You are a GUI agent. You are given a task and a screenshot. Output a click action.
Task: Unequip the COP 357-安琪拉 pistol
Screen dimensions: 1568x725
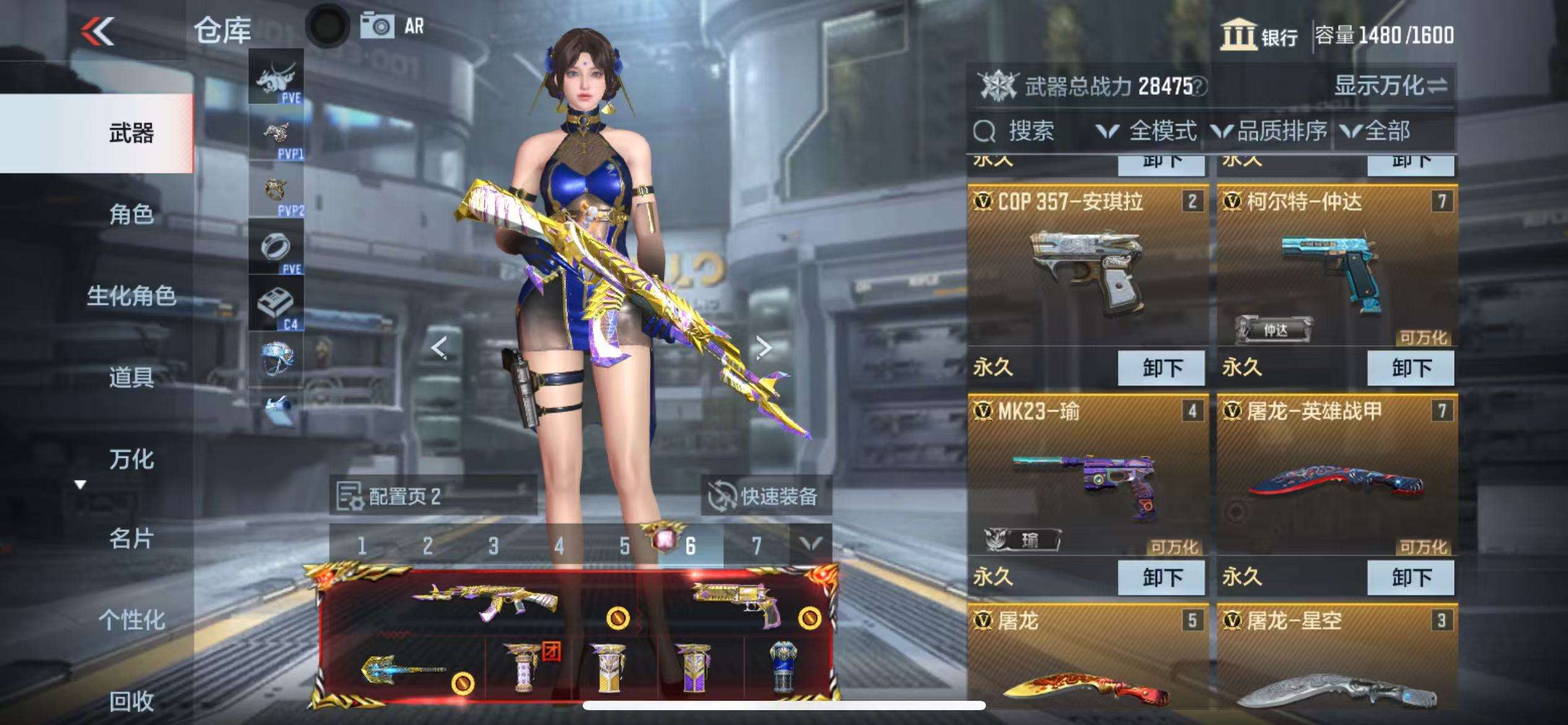(1161, 367)
